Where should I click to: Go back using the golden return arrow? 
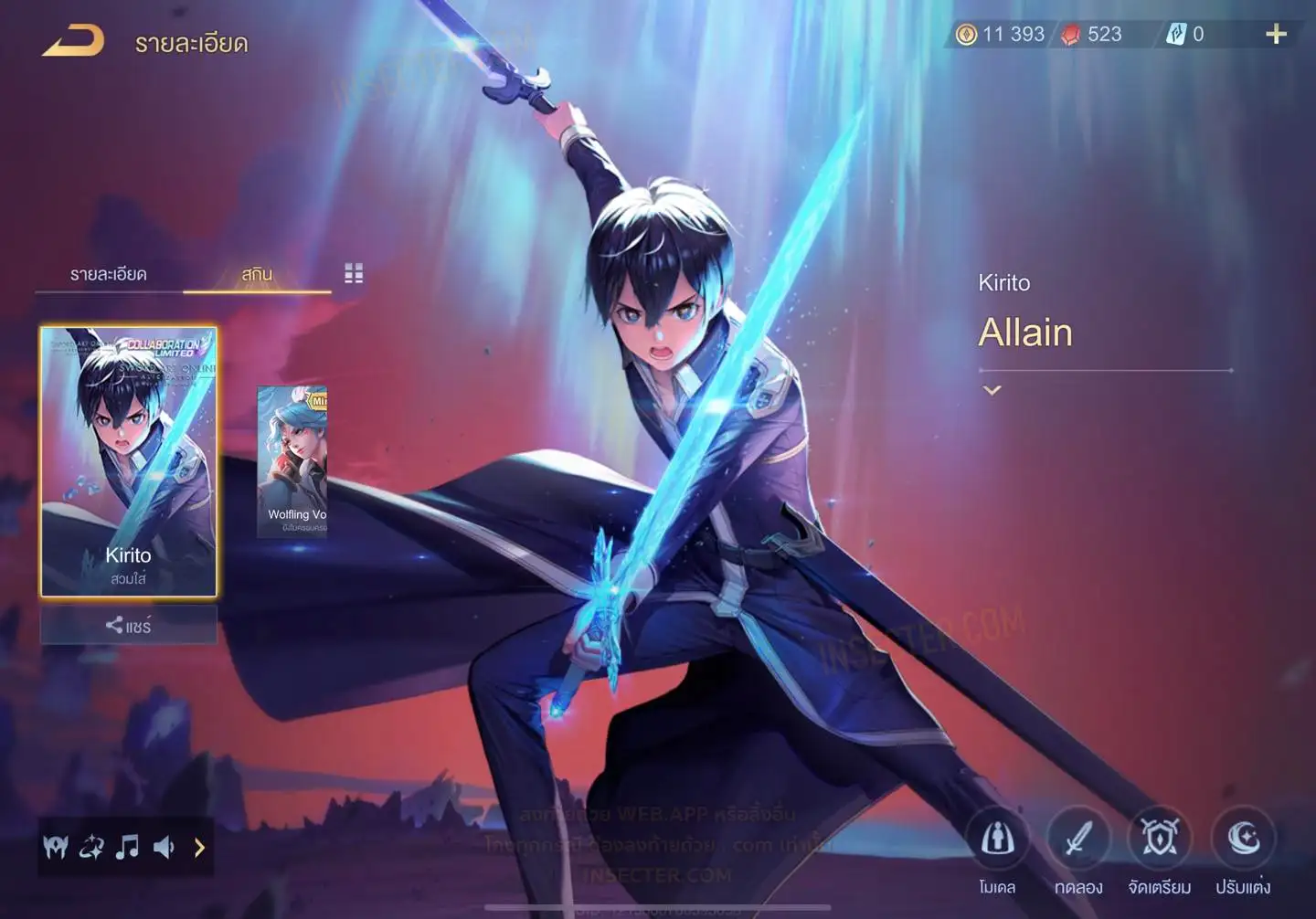[73, 41]
